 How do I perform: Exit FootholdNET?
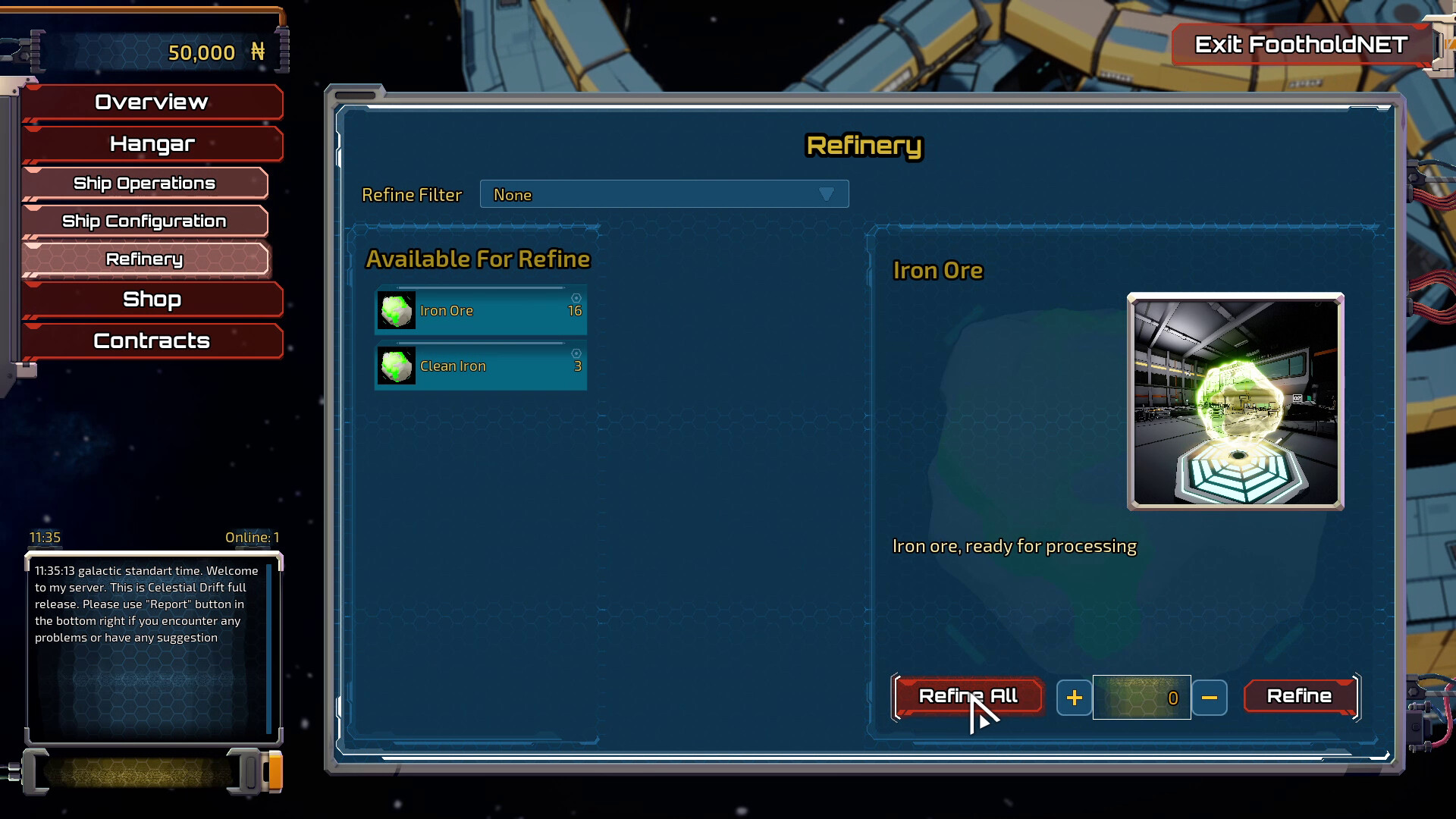1301,45
